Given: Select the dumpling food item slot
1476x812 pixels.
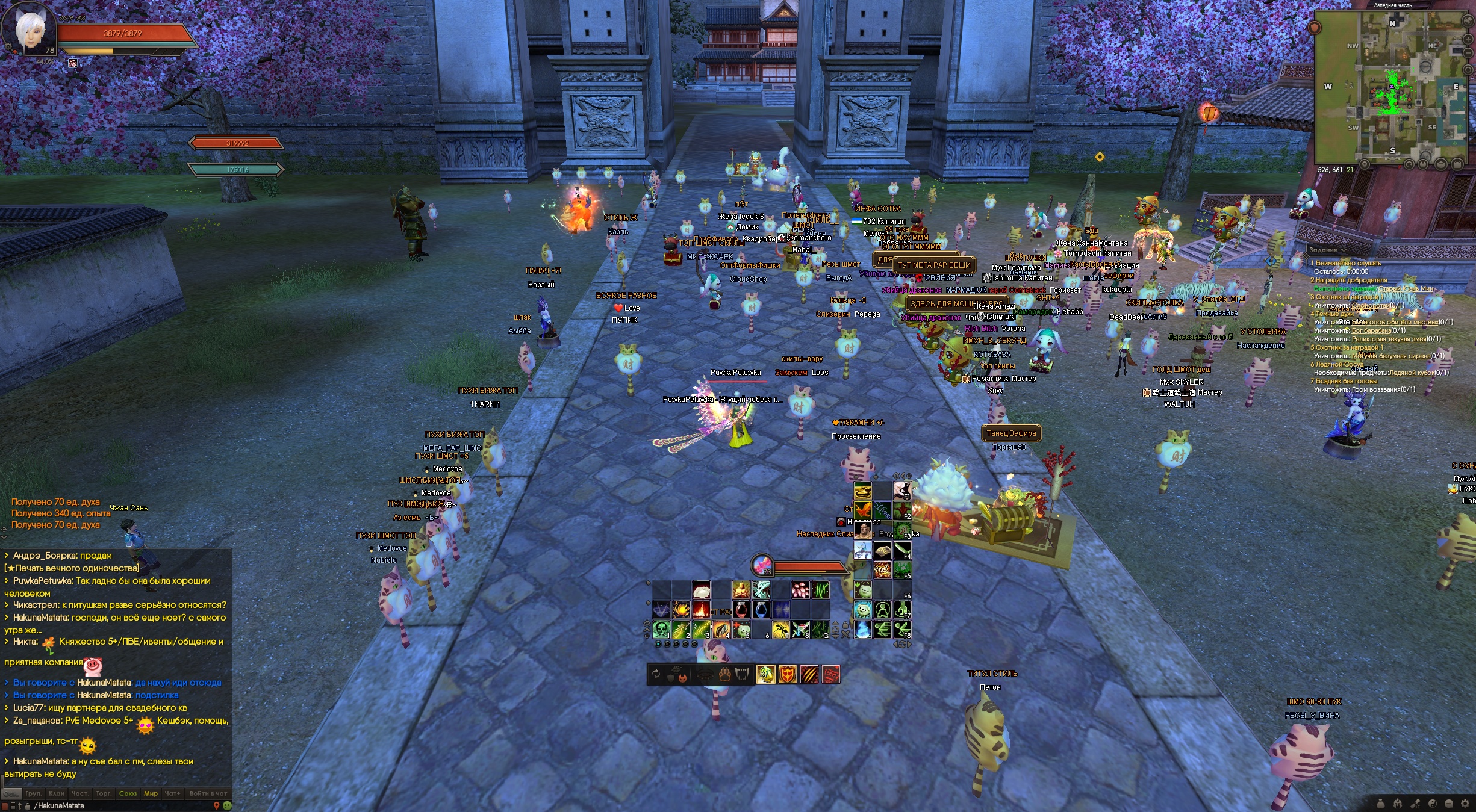Looking at the screenshot, I should tap(702, 590).
